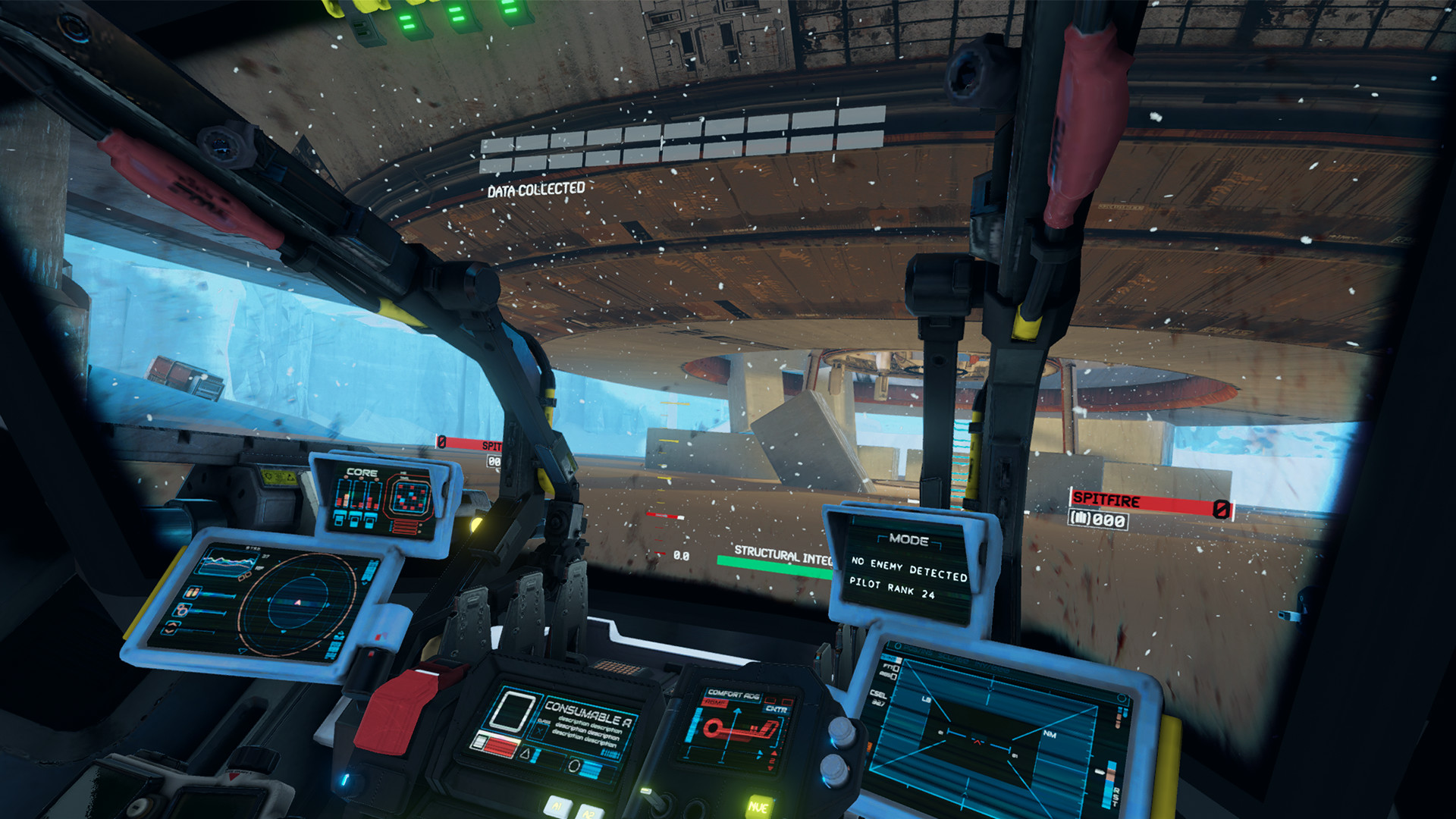Select the heat grid icon on CORE panel
This screenshot has height=819, width=1456.
(410, 497)
